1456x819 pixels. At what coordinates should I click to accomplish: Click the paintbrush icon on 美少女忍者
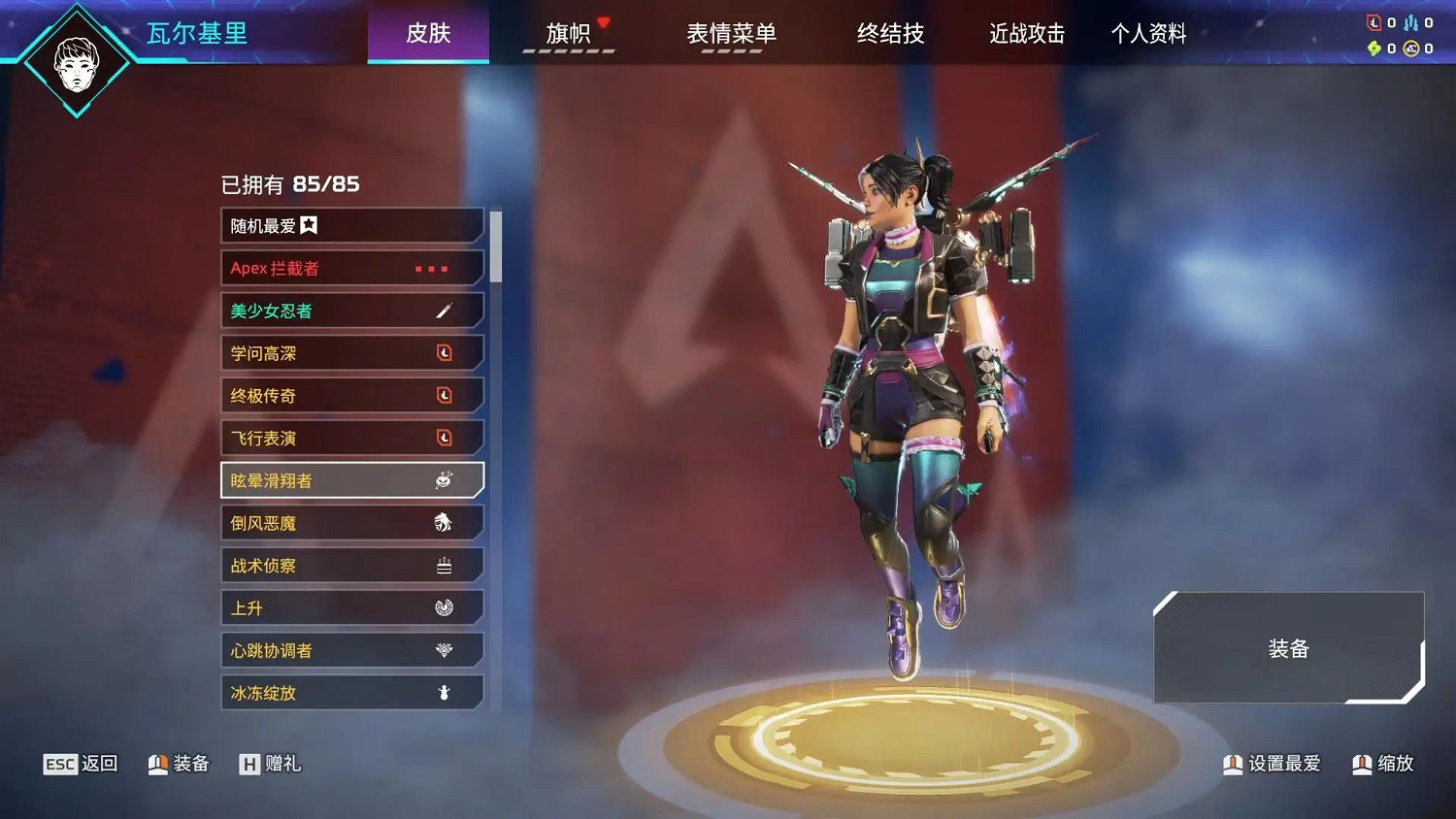445,311
